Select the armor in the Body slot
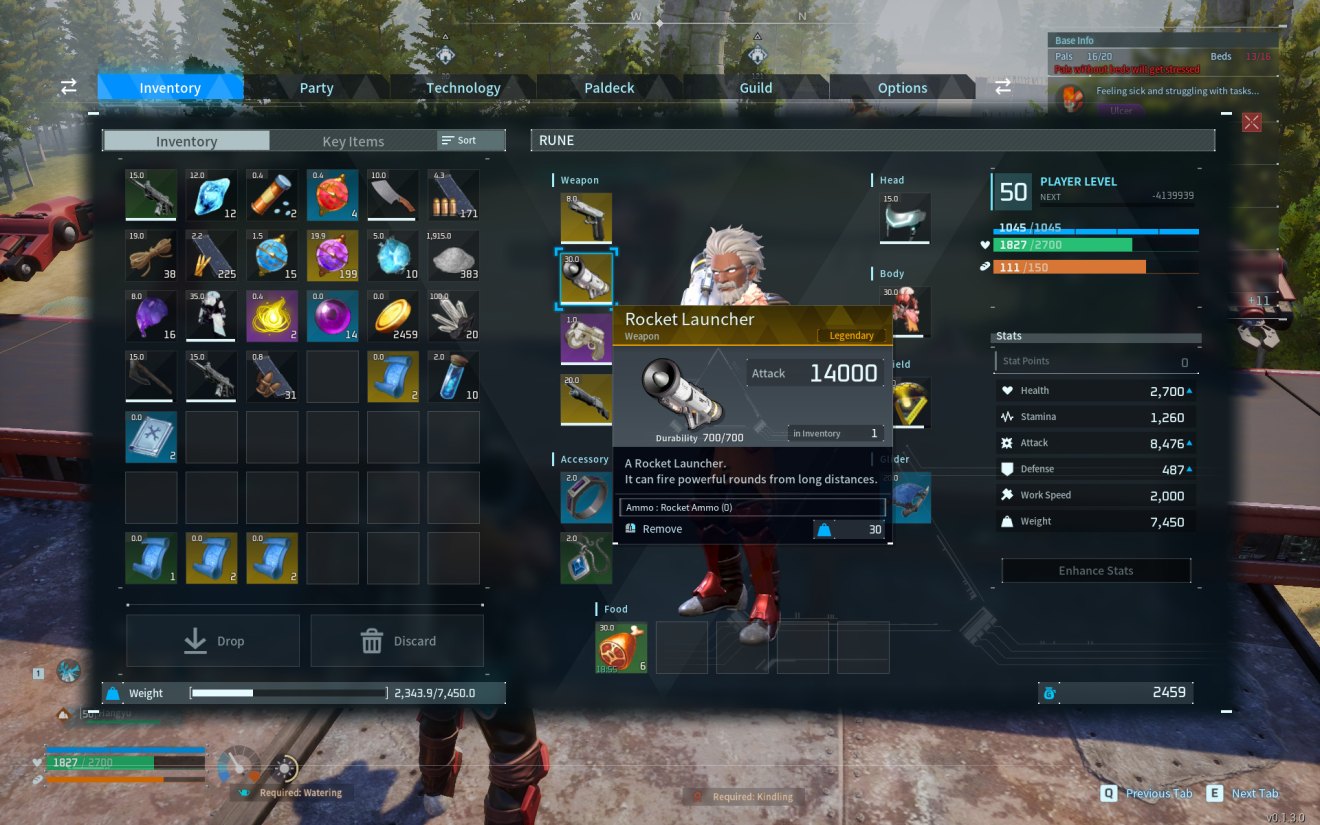 pyautogui.click(x=908, y=312)
